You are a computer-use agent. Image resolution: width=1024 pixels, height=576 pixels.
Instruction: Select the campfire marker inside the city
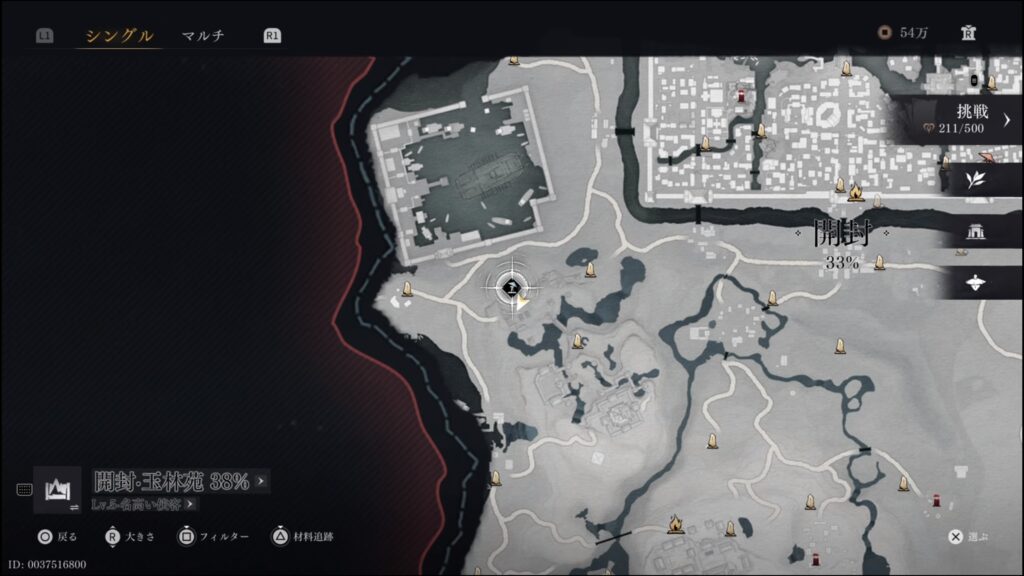pyautogui.click(x=855, y=190)
